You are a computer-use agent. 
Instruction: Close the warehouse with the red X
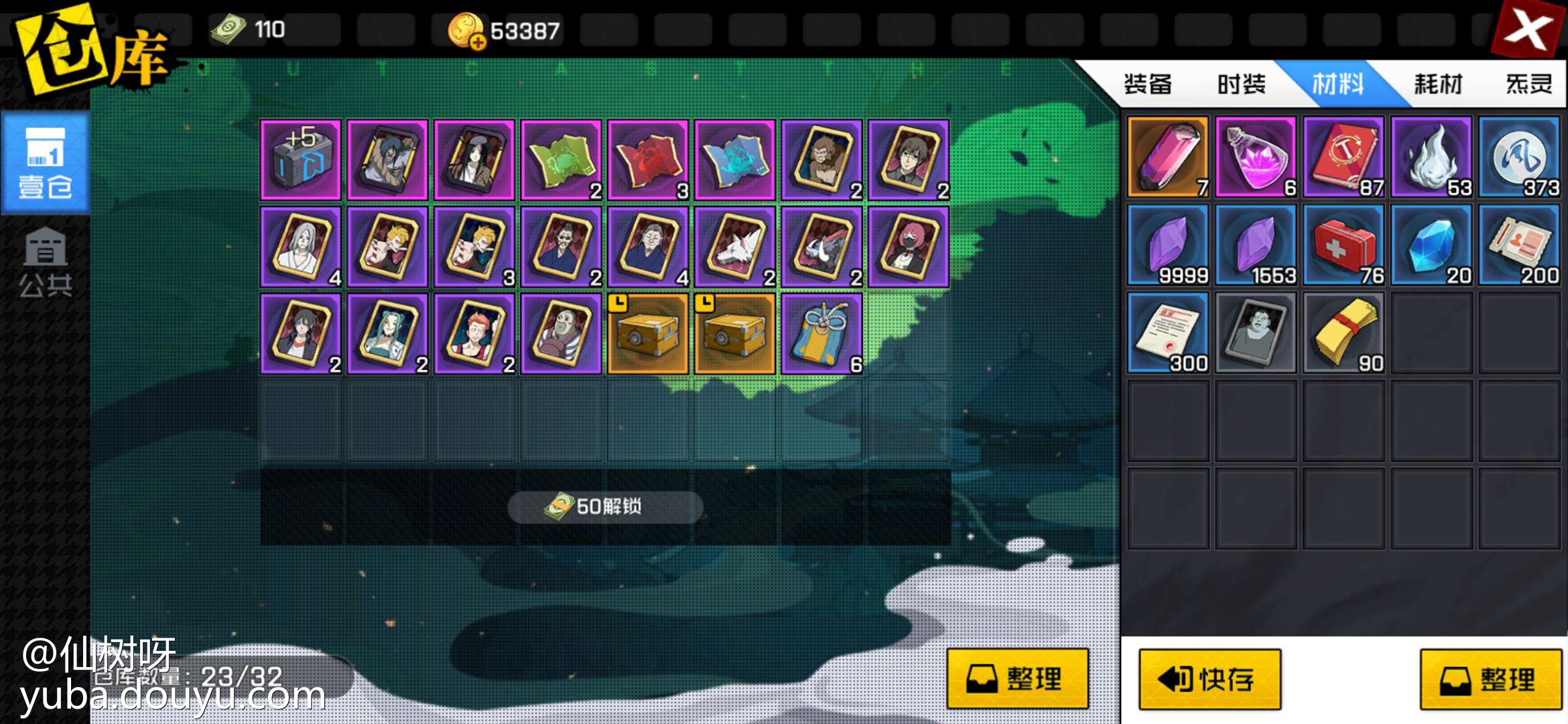click(x=1528, y=29)
